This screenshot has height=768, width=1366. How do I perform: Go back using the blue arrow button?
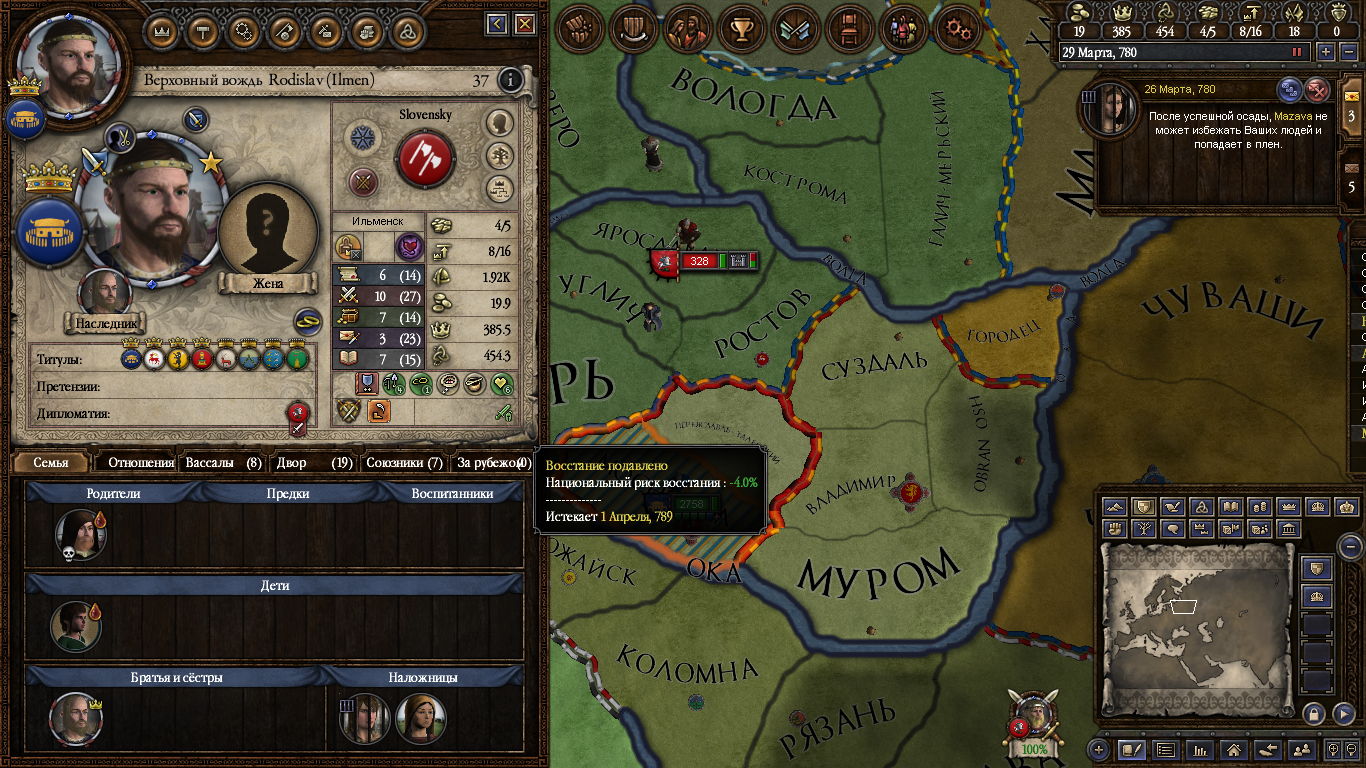coord(497,24)
